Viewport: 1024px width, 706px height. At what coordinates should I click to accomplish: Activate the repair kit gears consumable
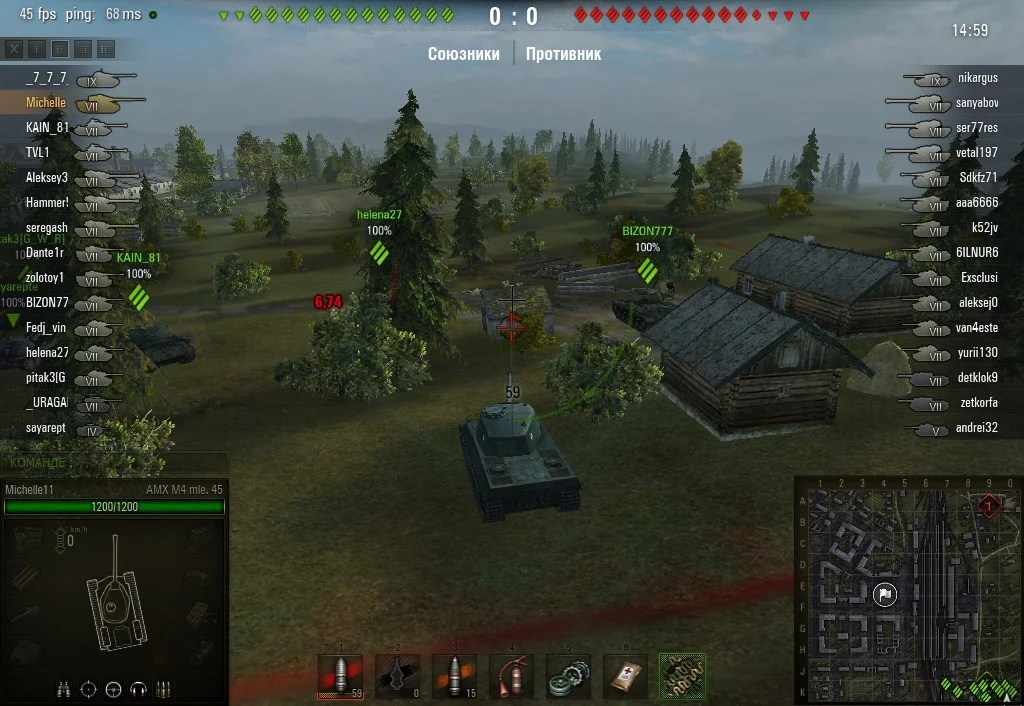[568, 676]
